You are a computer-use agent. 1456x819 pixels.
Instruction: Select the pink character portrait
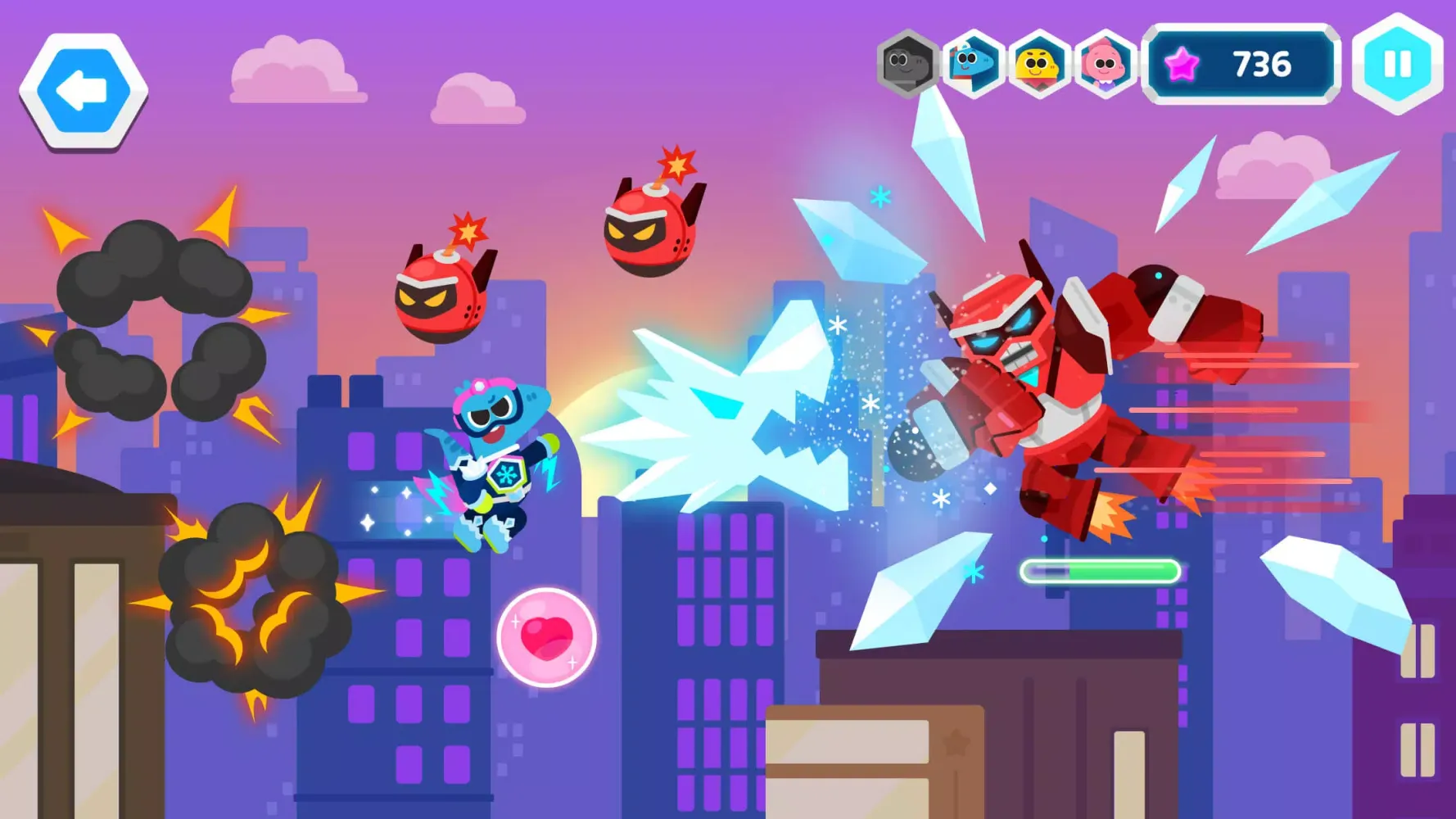point(1105,62)
